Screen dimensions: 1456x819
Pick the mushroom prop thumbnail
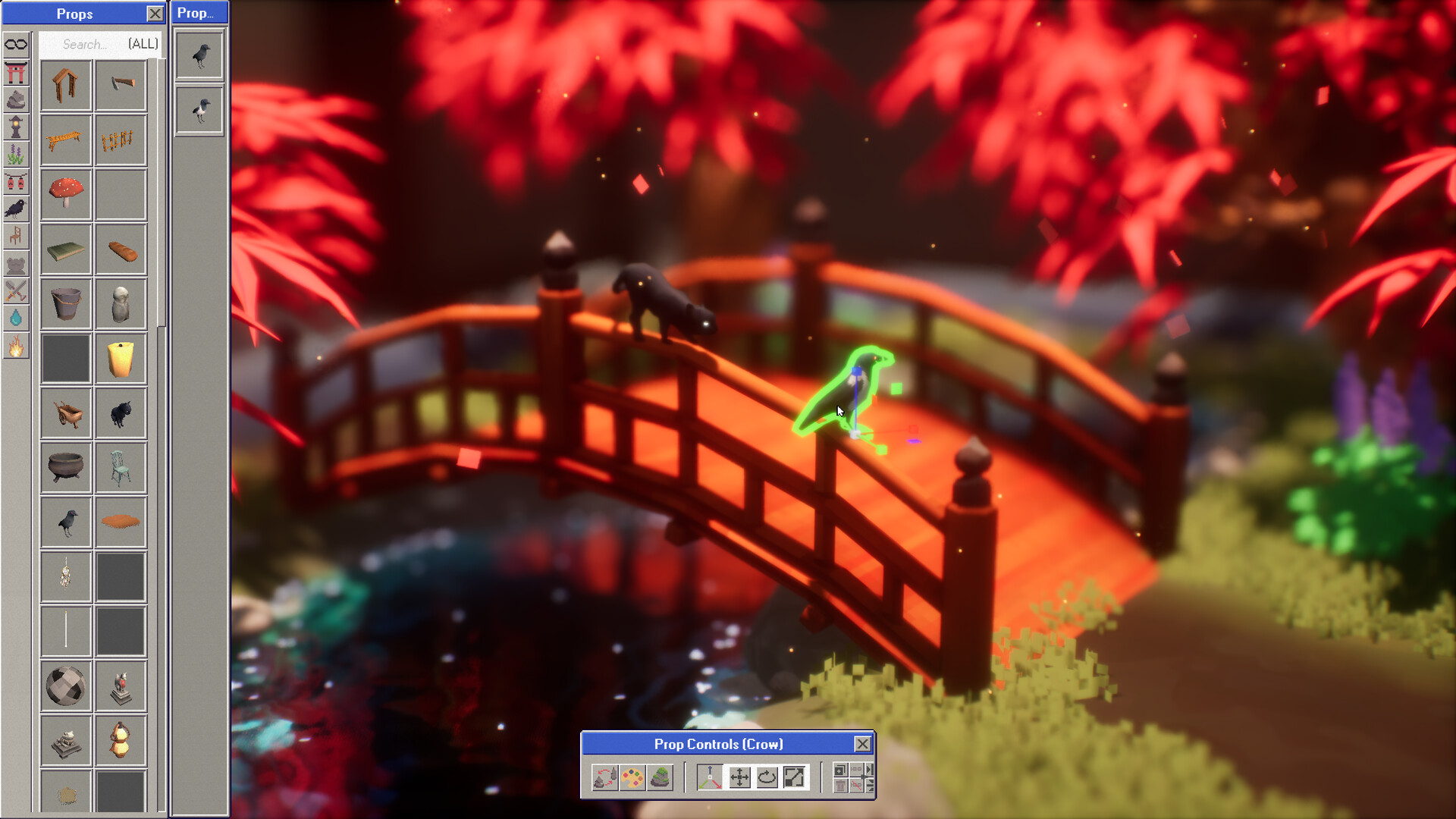[66, 193]
